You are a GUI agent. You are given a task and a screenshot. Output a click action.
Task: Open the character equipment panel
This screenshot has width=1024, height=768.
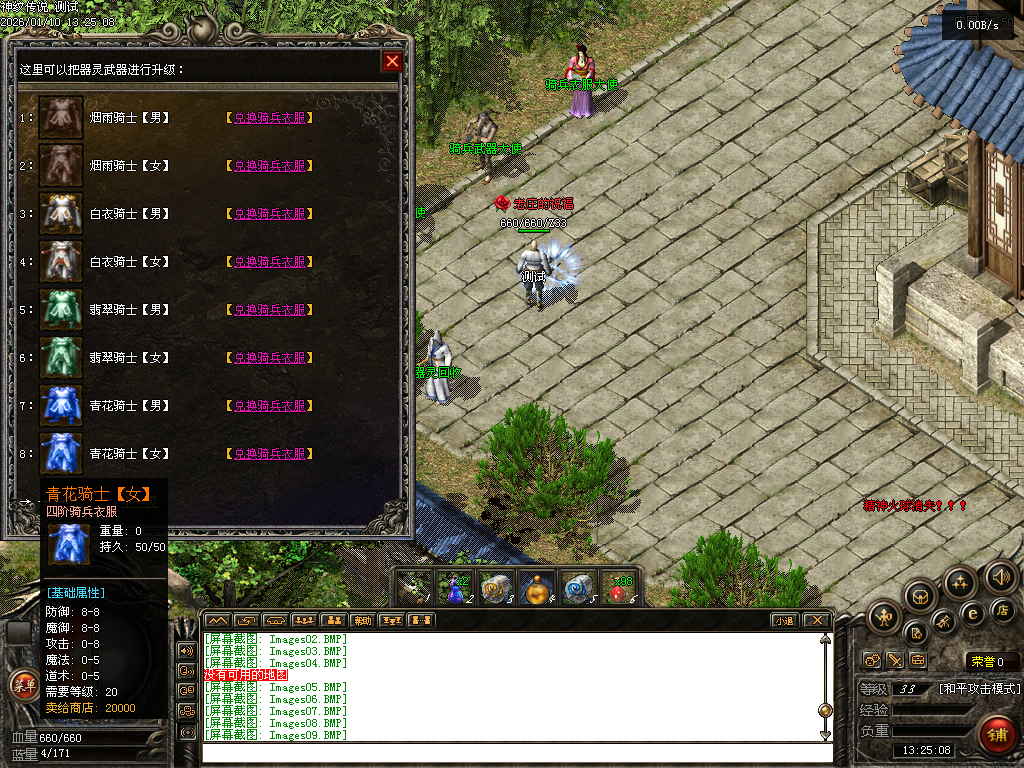click(x=884, y=616)
